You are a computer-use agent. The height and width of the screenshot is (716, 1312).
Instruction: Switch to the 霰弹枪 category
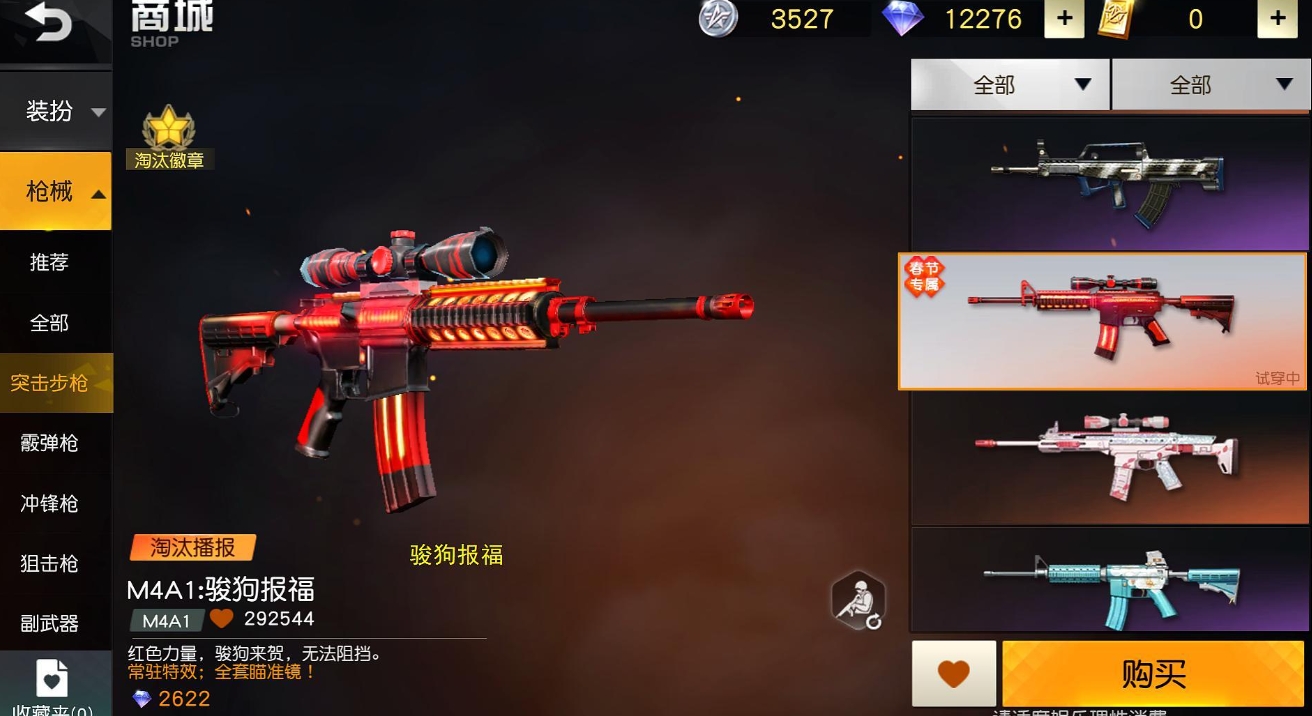click(49, 443)
